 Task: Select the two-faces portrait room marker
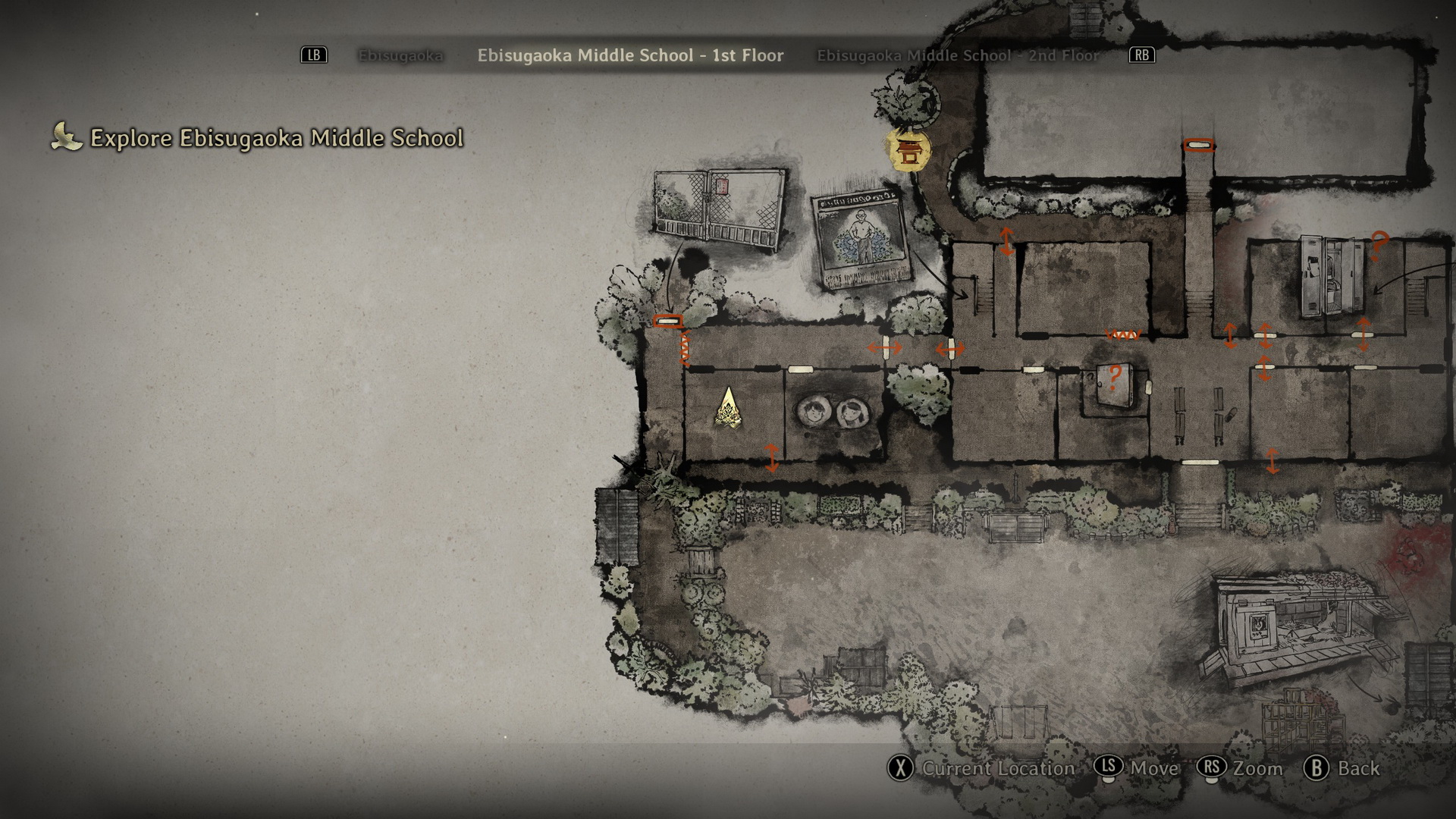click(832, 413)
